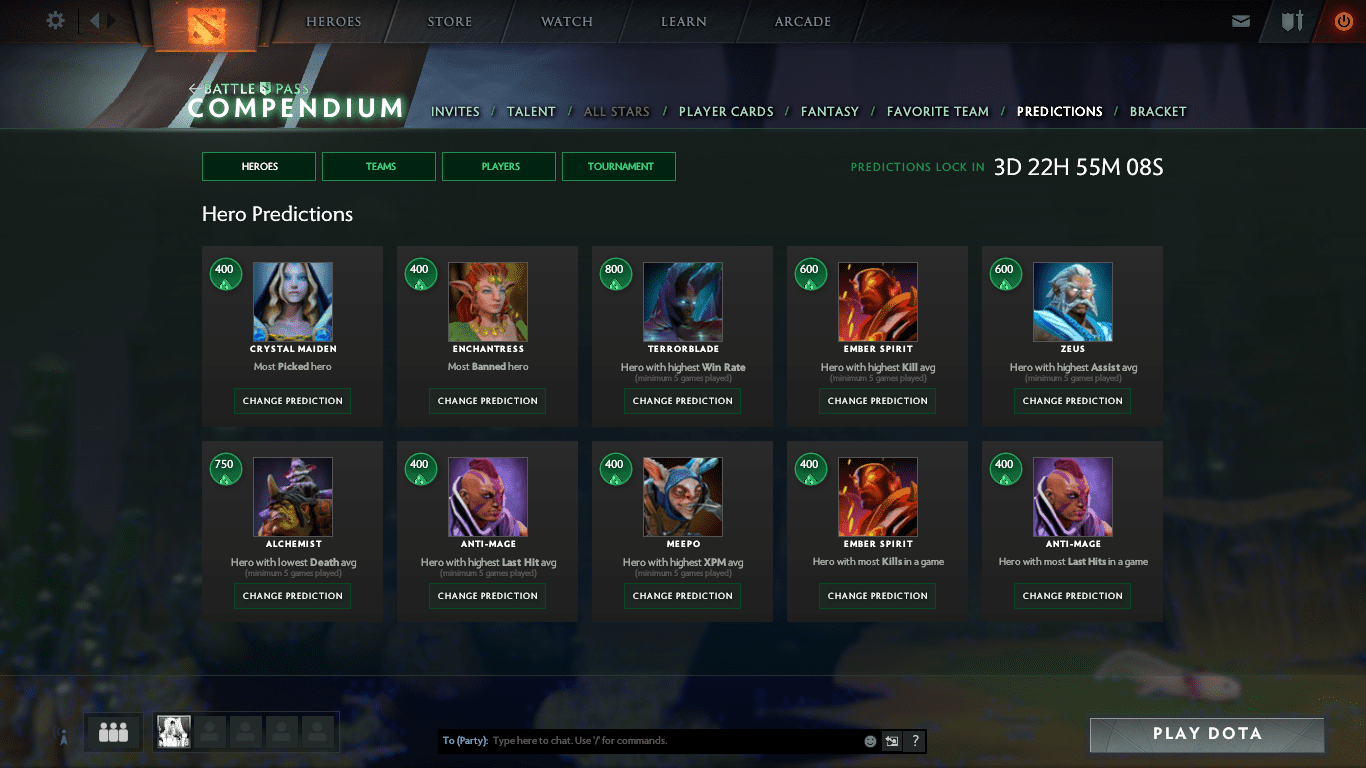Open the Watch section
This screenshot has width=1366, height=768.
tap(567, 21)
